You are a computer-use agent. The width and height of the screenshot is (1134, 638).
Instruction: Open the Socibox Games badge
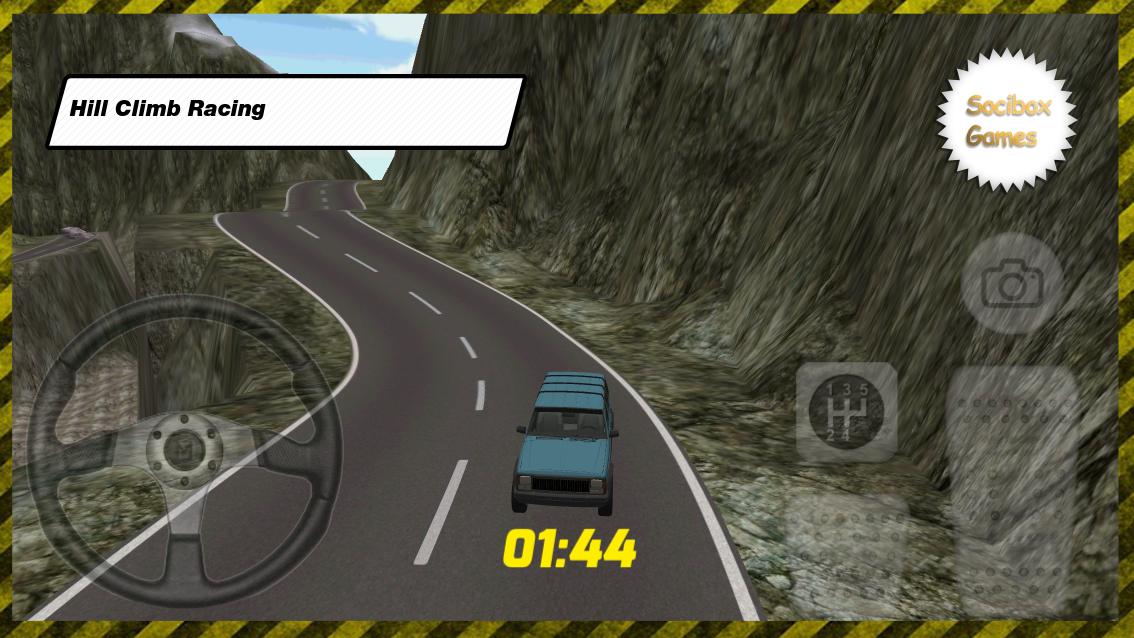(x=1006, y=120)
